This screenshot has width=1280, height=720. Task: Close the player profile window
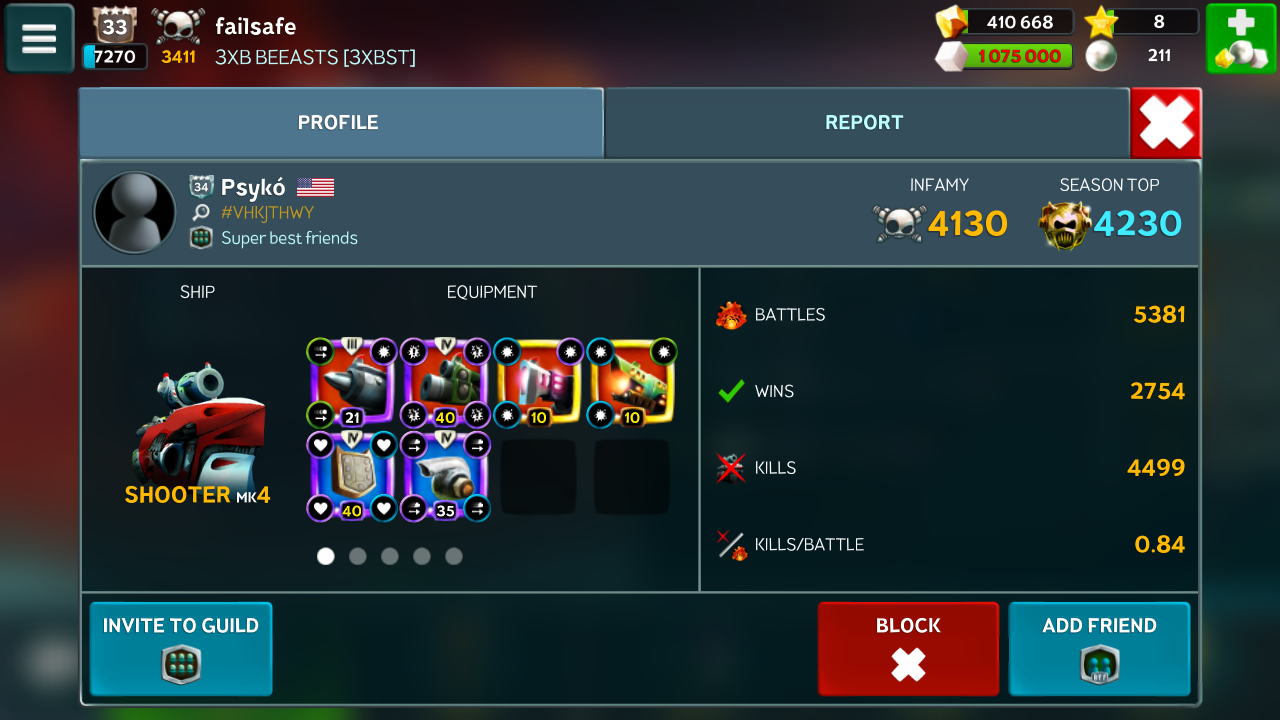click(1166, 124)
